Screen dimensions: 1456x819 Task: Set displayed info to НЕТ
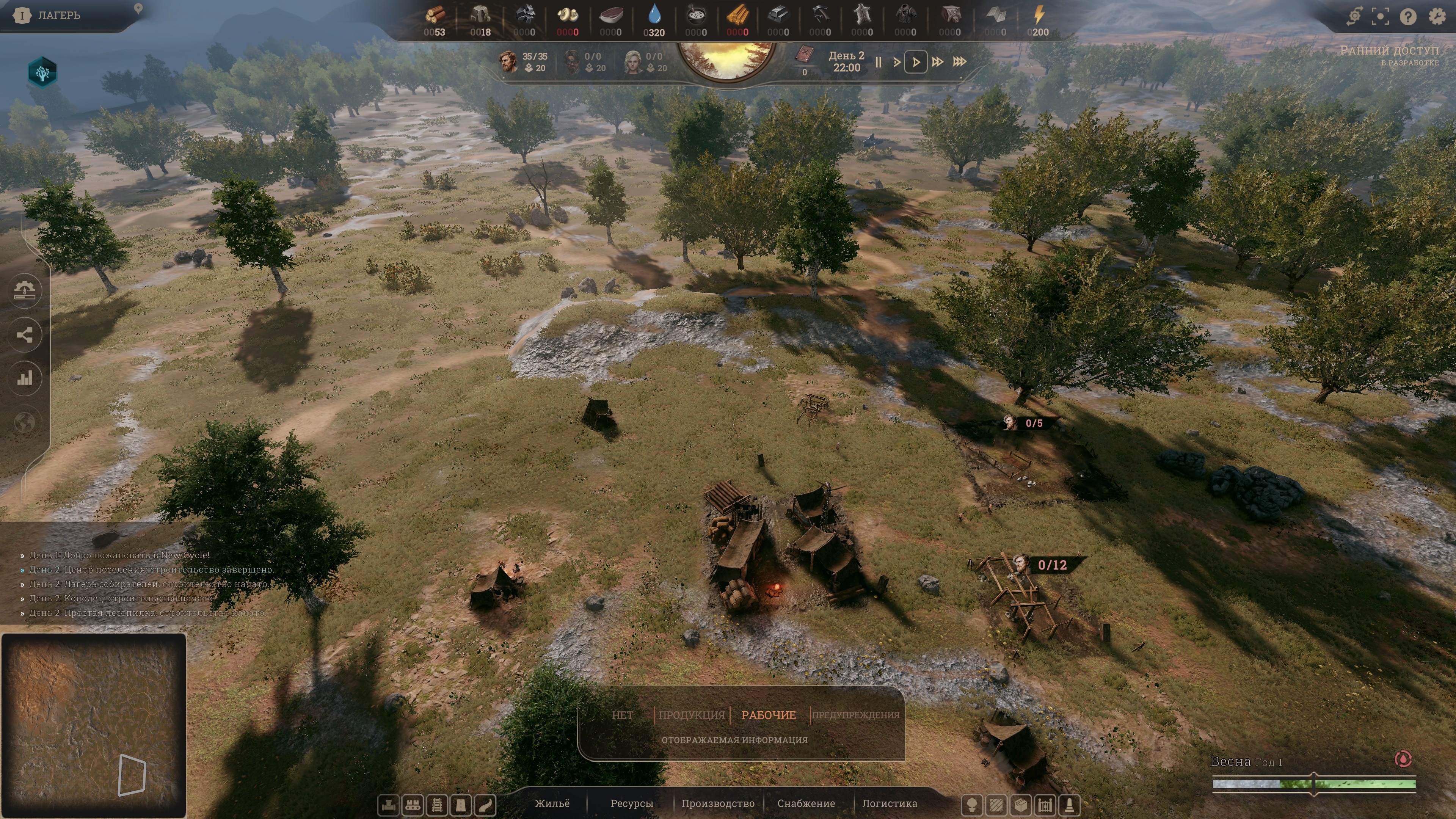coord(622,715)
